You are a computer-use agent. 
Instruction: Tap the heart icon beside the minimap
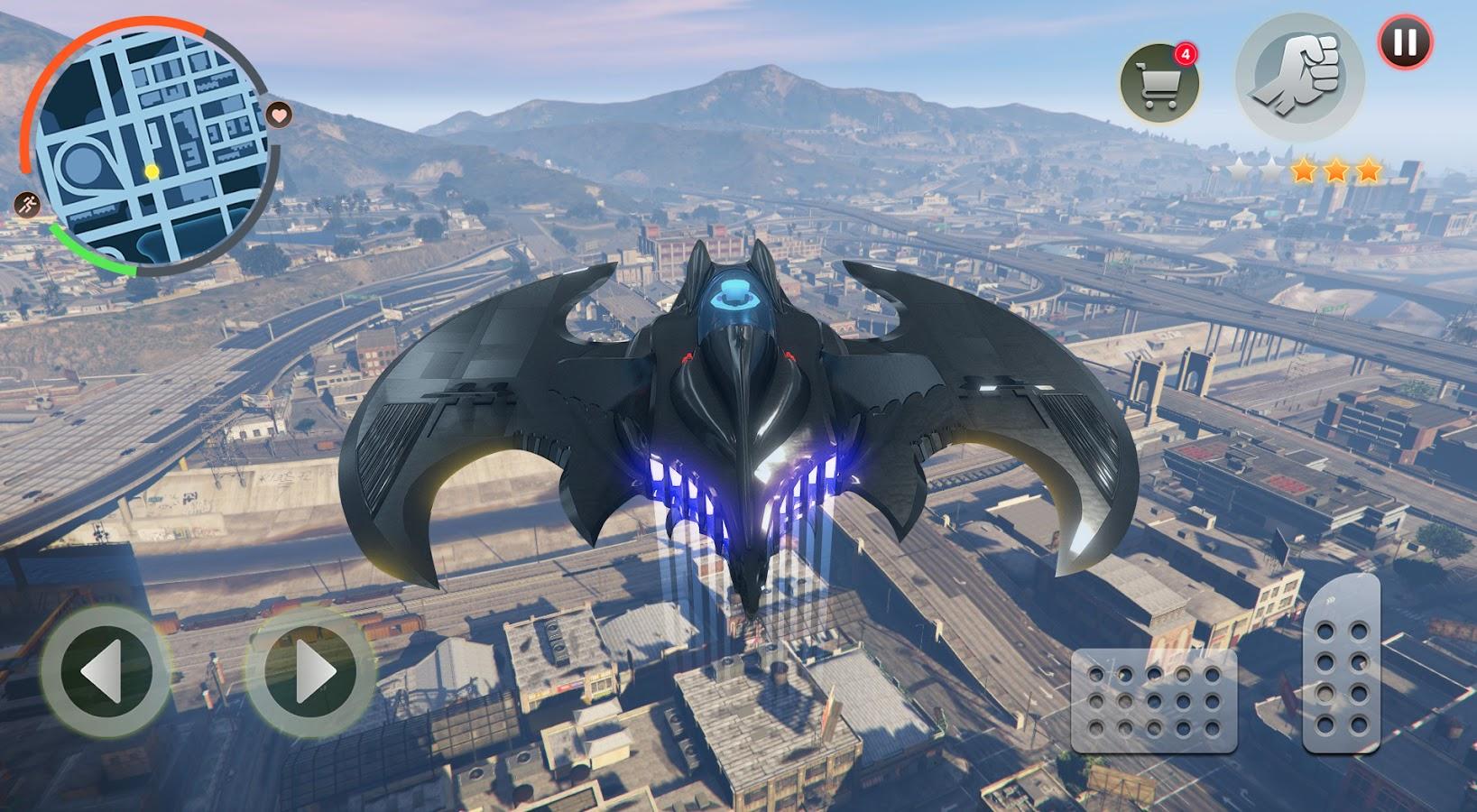tap(280, 115)
